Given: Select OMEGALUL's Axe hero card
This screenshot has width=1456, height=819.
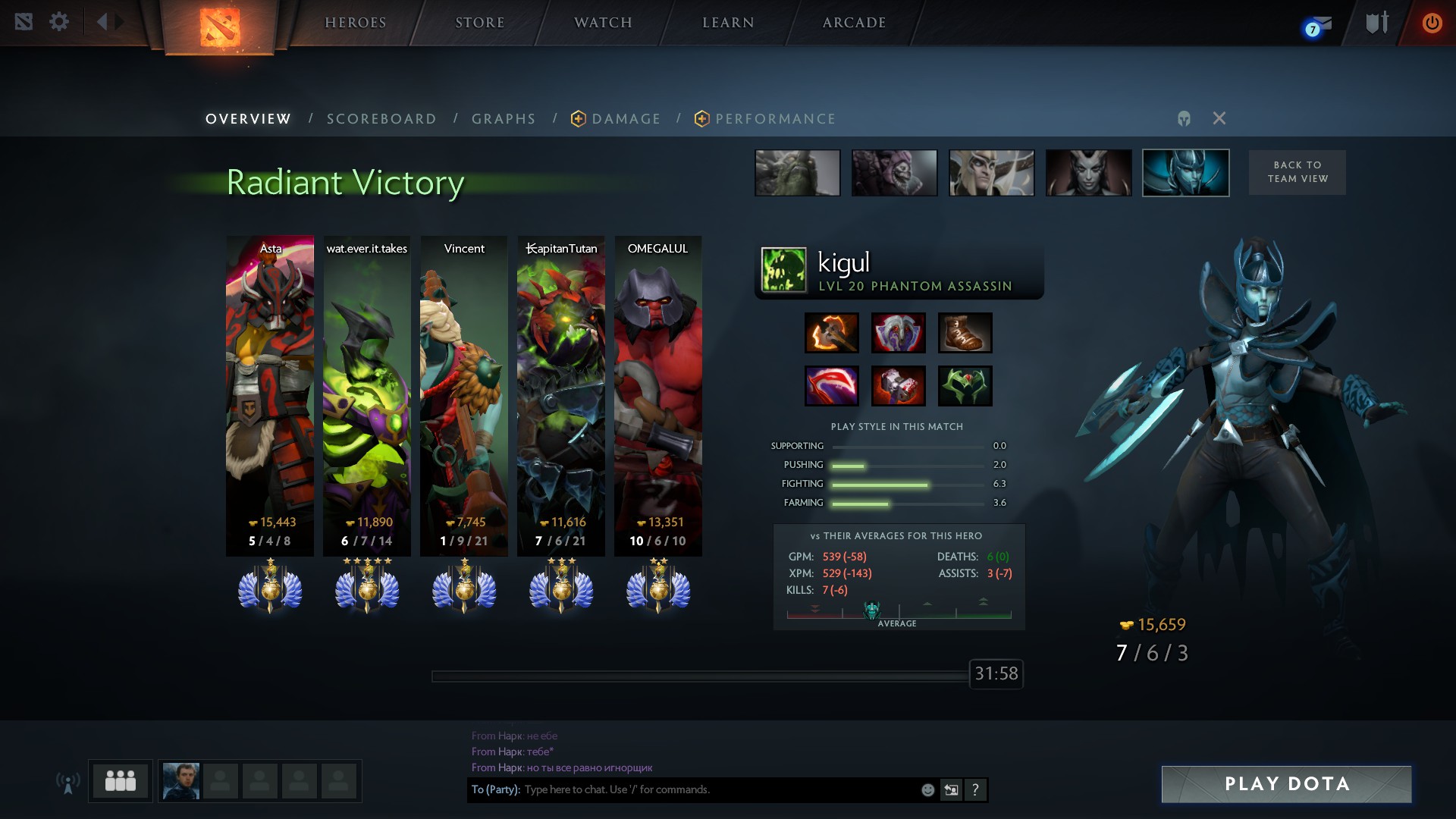Looking at the screenshot, I should pyautogui.click(x=657, y=394).
